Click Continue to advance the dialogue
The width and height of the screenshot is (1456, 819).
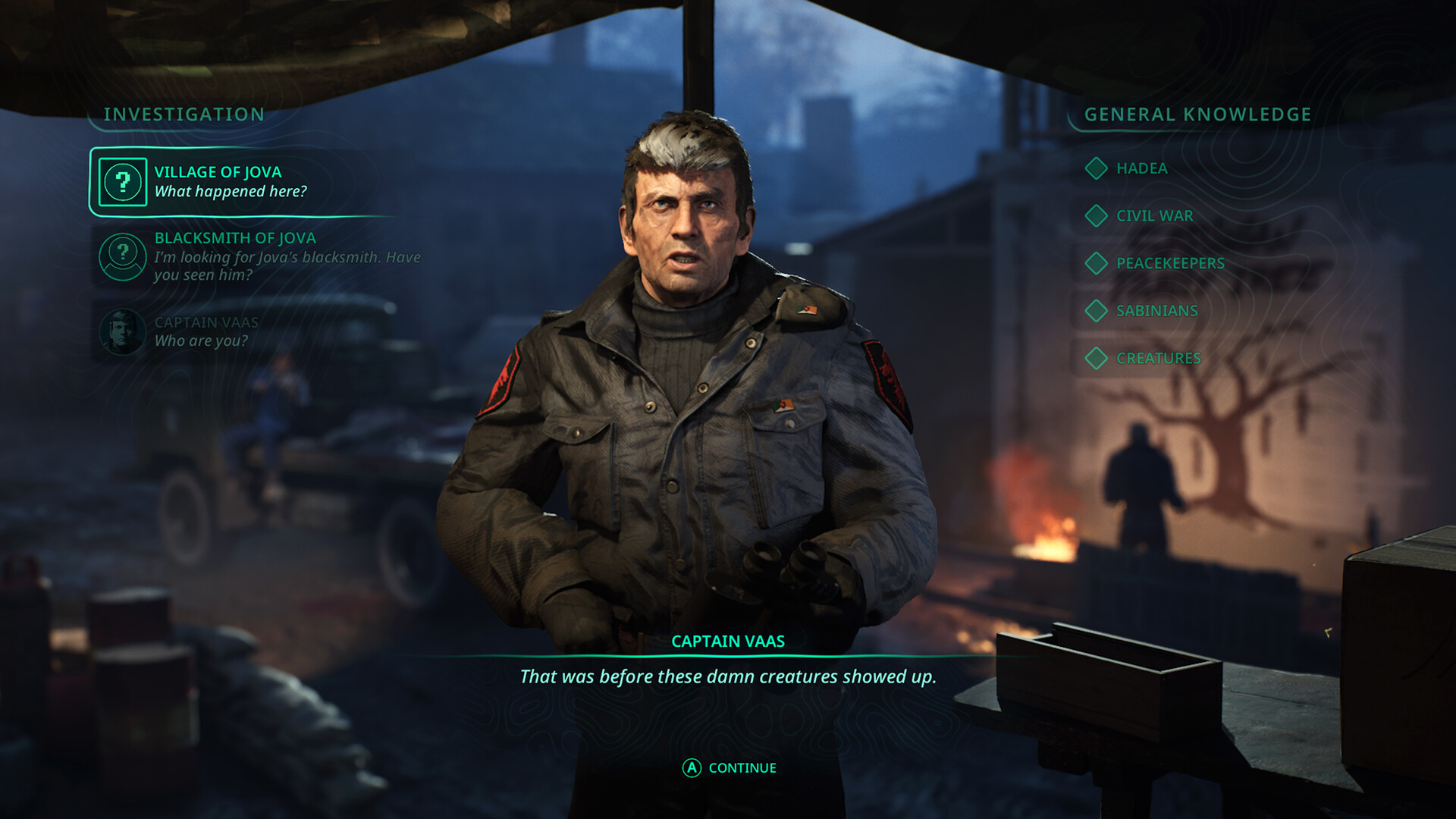tap(729, 767)
